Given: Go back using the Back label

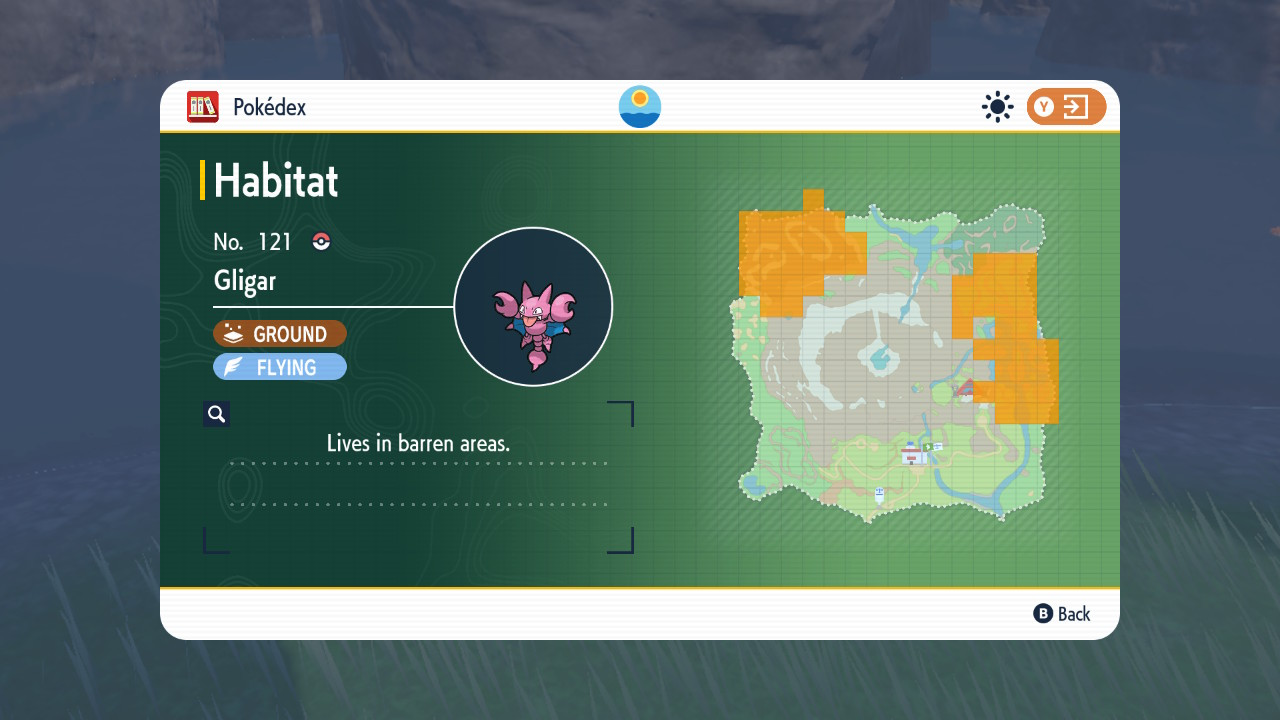Looking at the screenshot, I should (1062, 614).
